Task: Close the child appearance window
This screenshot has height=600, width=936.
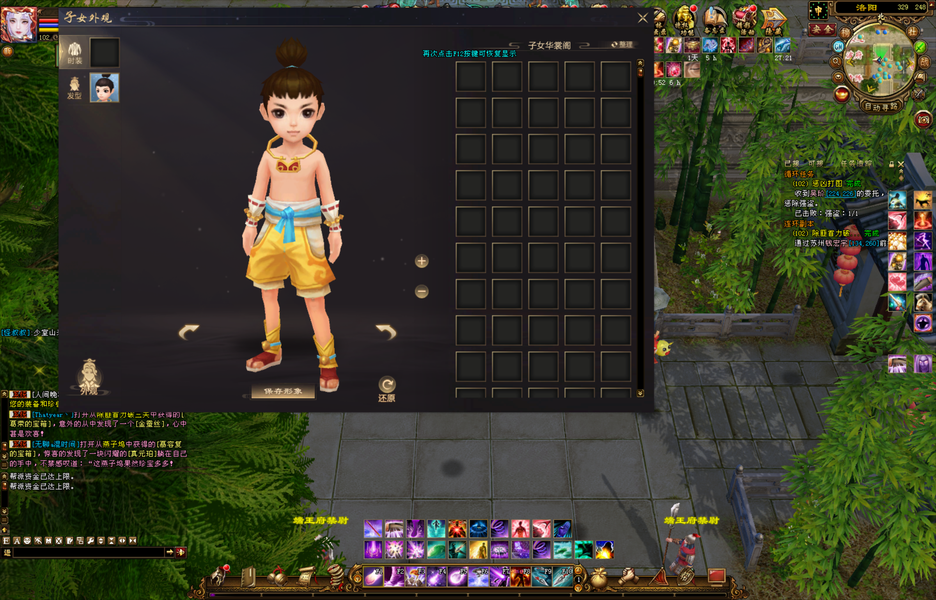Action: 643,17
